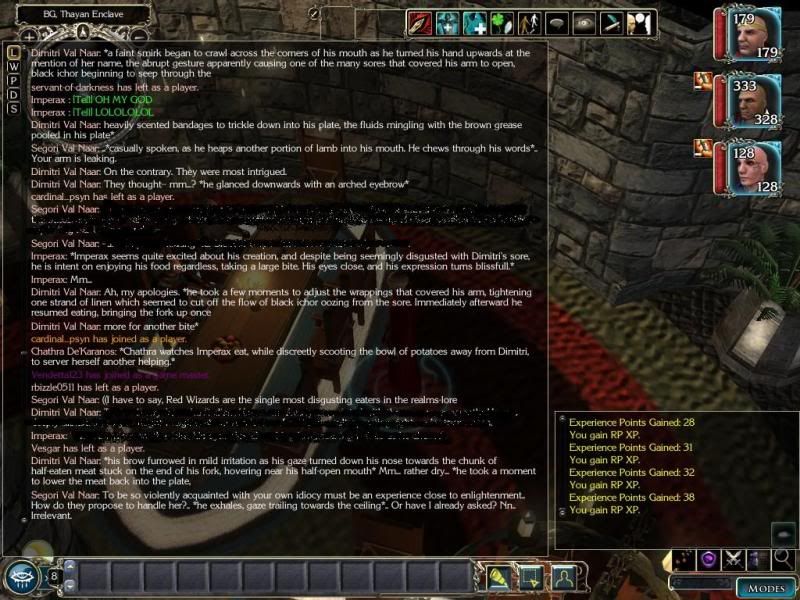
Task: Open the D chat channel tab
Action: click(13, 94)
